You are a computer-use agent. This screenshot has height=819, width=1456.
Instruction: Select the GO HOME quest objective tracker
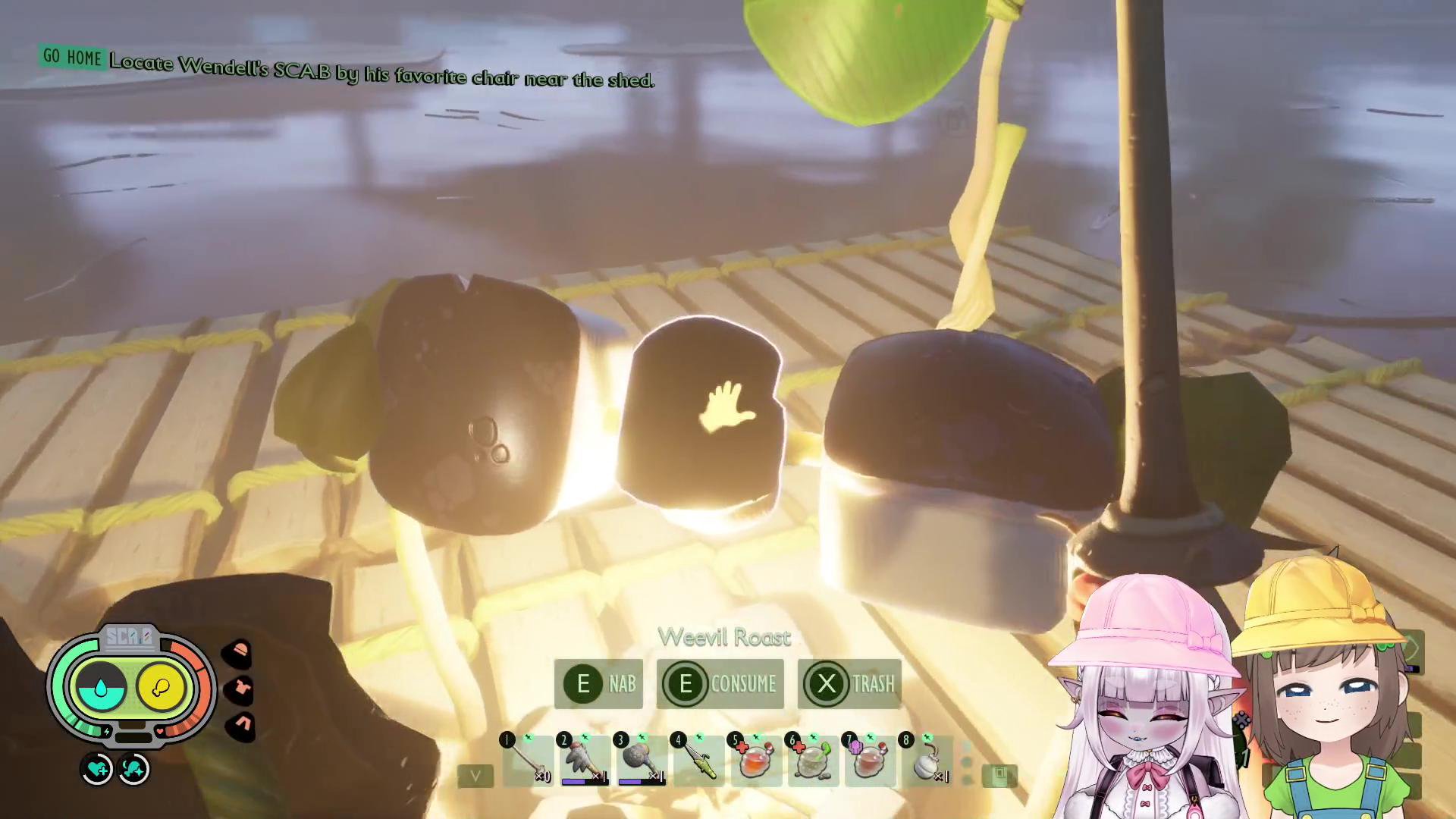pos(73,57)
